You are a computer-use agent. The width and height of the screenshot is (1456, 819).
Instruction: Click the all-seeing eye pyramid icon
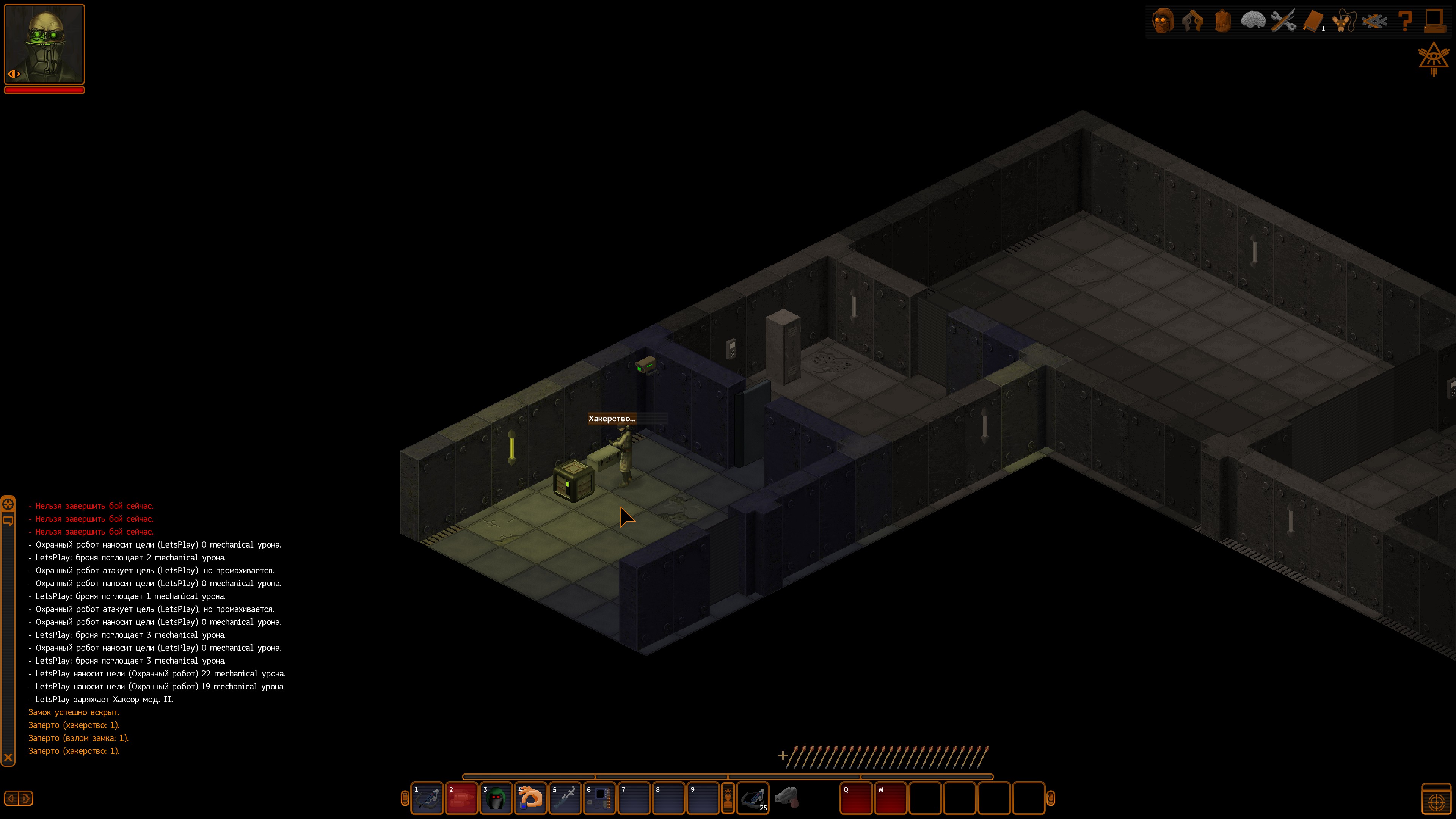tap(1433, 58)
